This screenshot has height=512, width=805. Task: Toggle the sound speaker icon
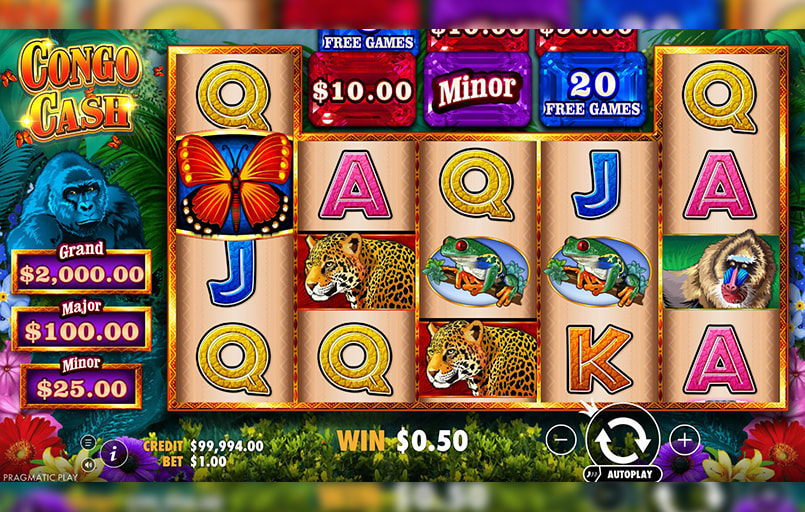(88, 464)
